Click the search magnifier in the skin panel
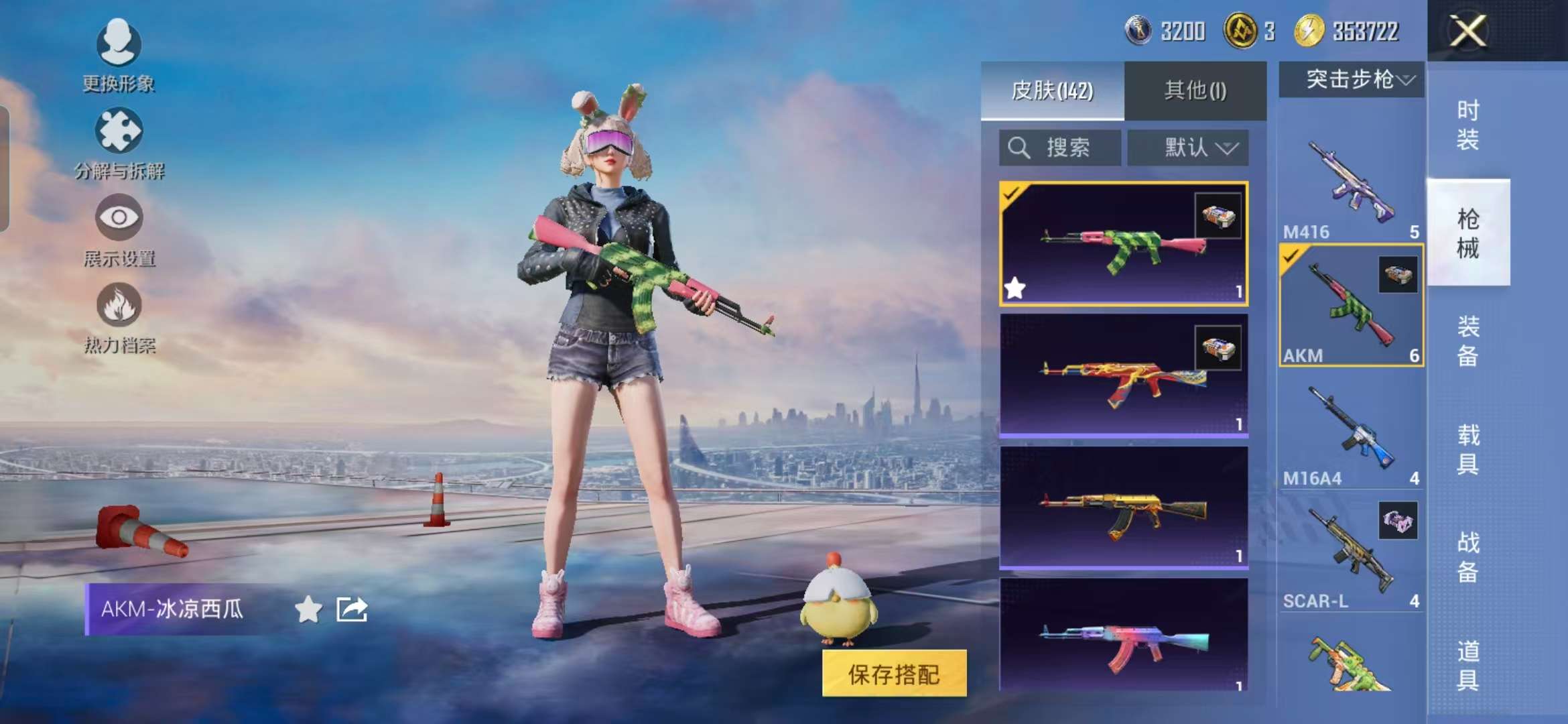The width and height of the screenshot is (1568, 724). pos(1019,147)
